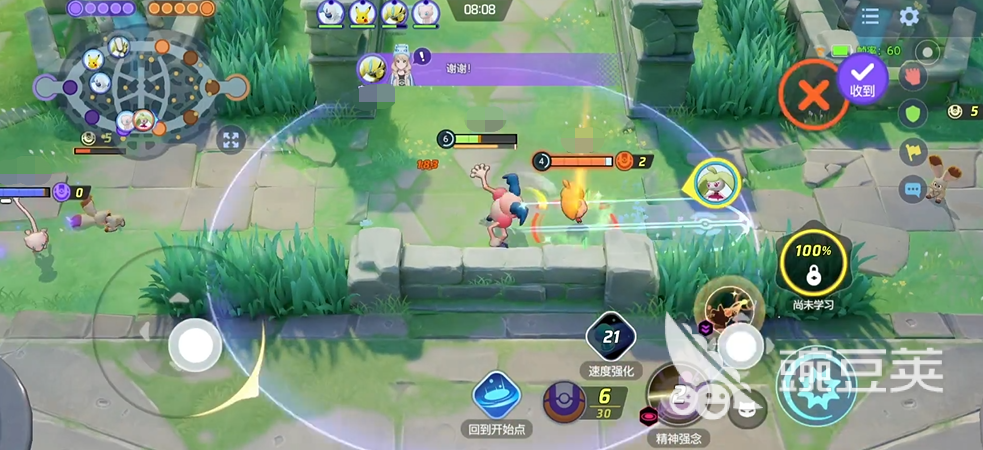983x450 pixels.
Task: Toggle the round record dot button
Action: tap(929, 52)
